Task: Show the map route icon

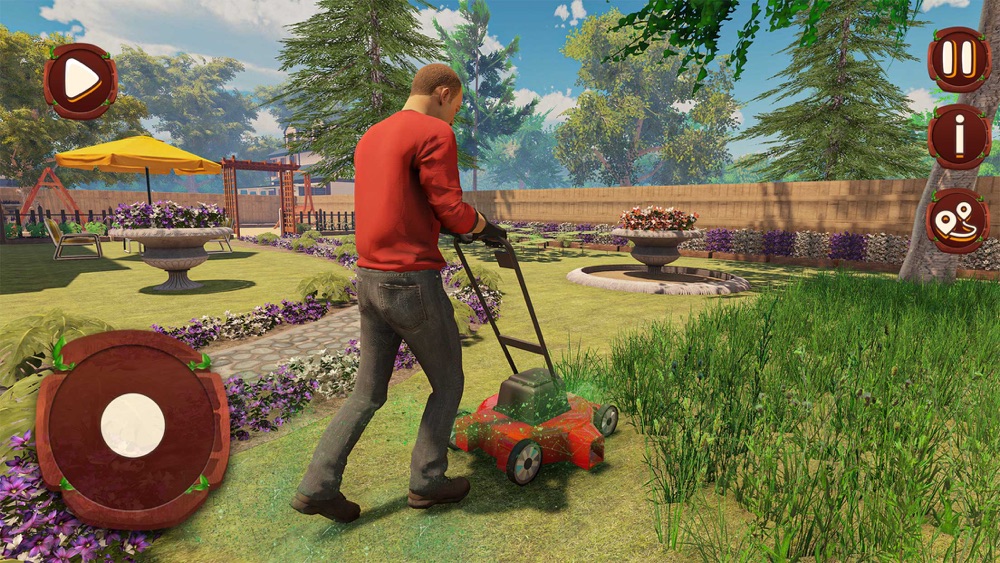Action: [x=957, y=219]
